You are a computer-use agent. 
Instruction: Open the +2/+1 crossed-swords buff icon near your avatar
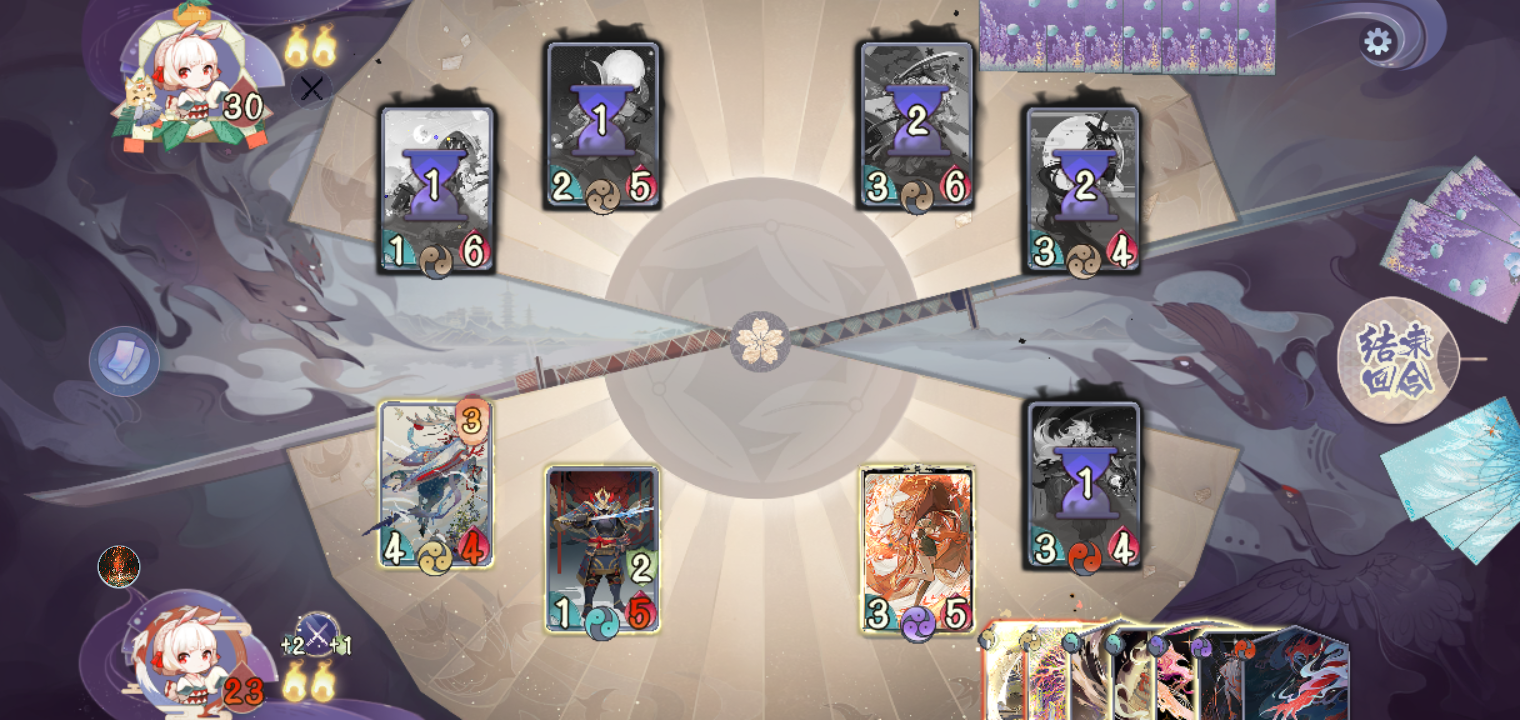point(315,632)
